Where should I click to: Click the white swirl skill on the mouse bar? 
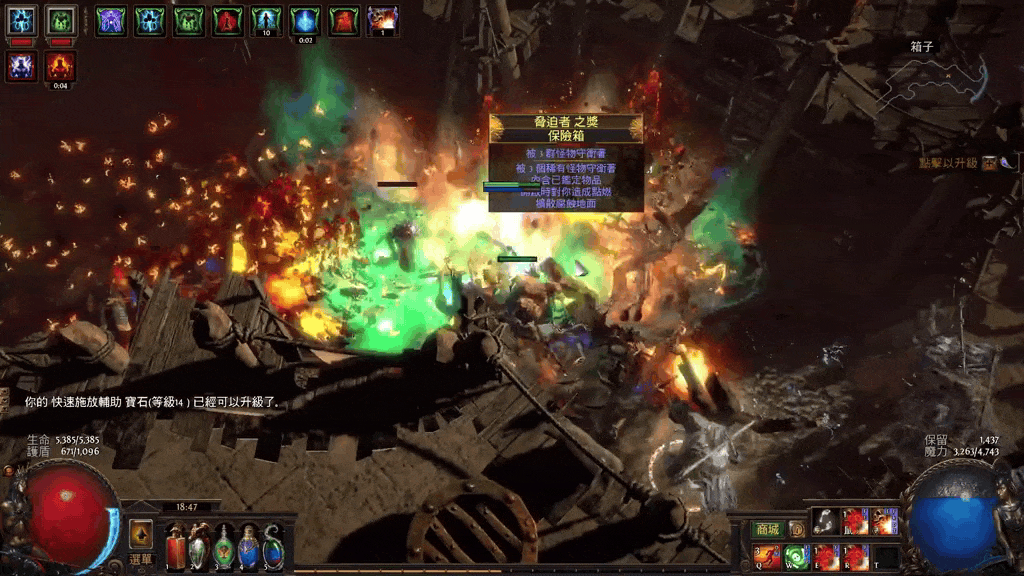(825, 521)
